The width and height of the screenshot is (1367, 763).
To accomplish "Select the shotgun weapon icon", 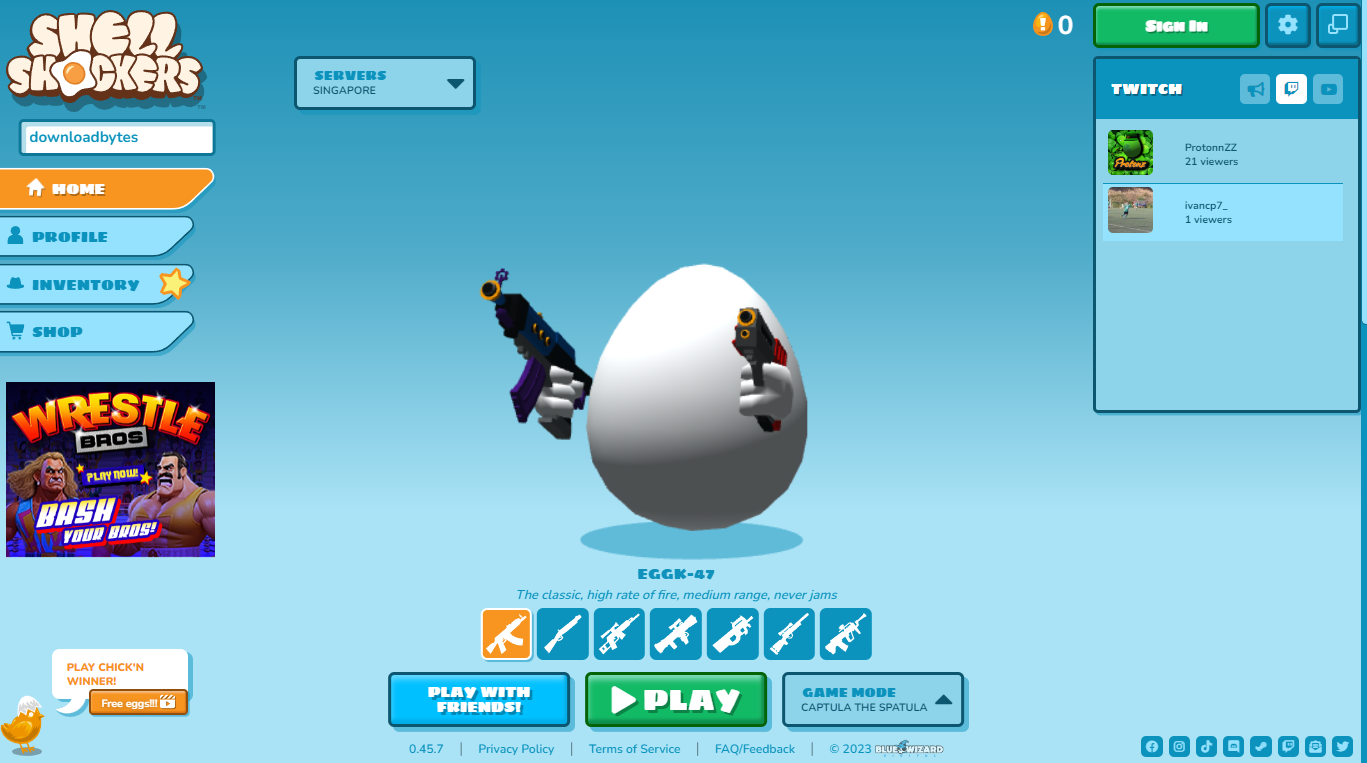I will [562, 633].
